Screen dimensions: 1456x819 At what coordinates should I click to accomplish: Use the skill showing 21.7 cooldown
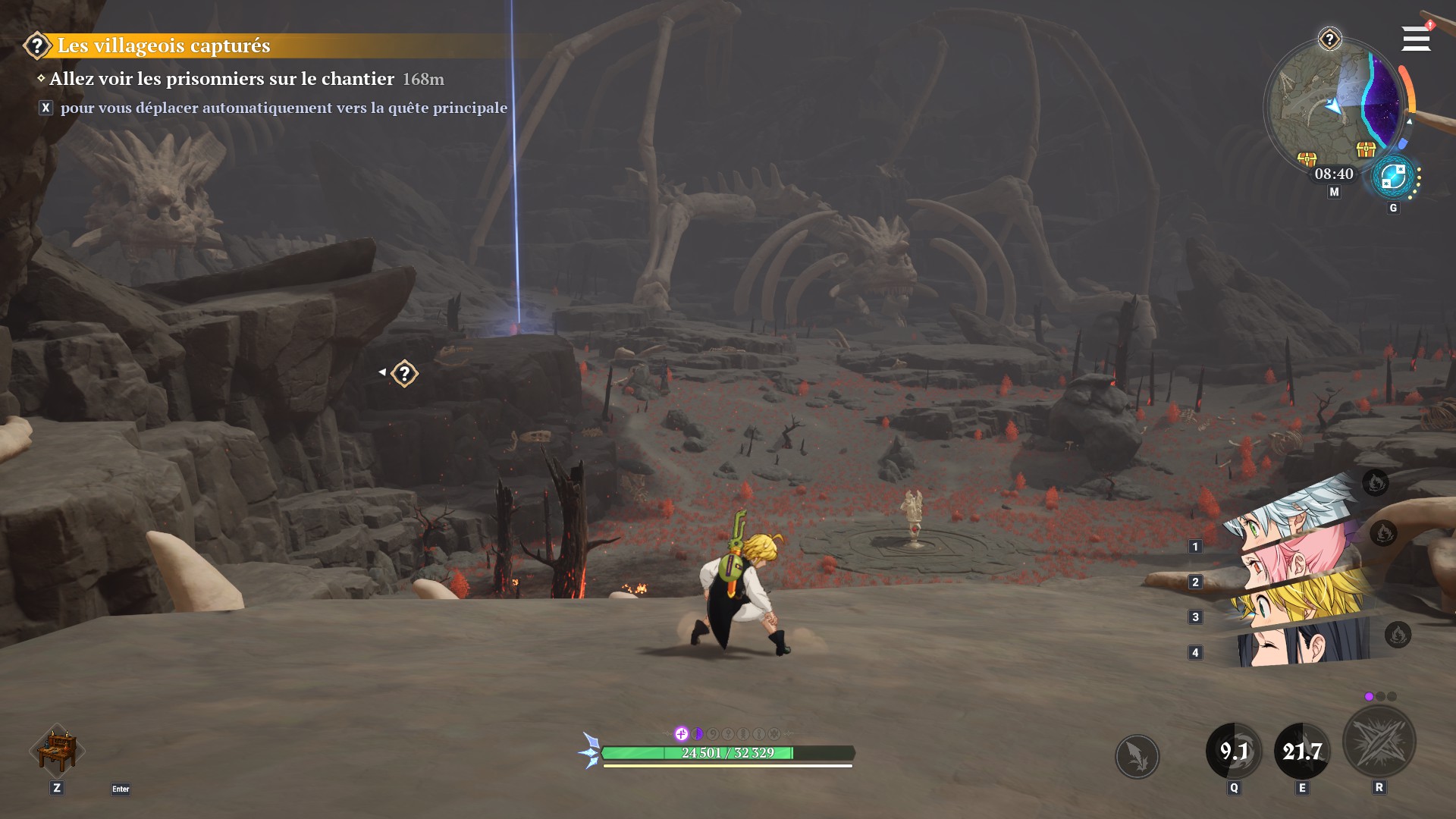click(1302, 751)
